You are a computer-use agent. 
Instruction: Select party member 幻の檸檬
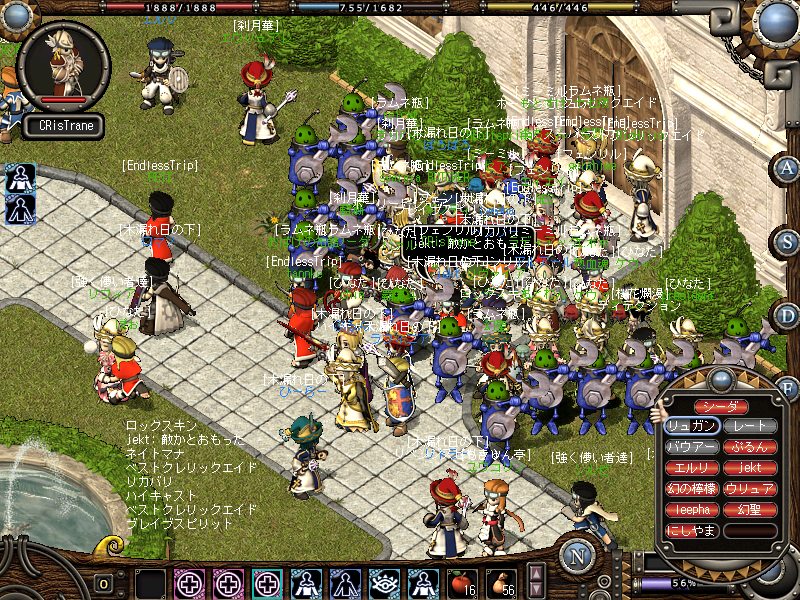[692, 489]
